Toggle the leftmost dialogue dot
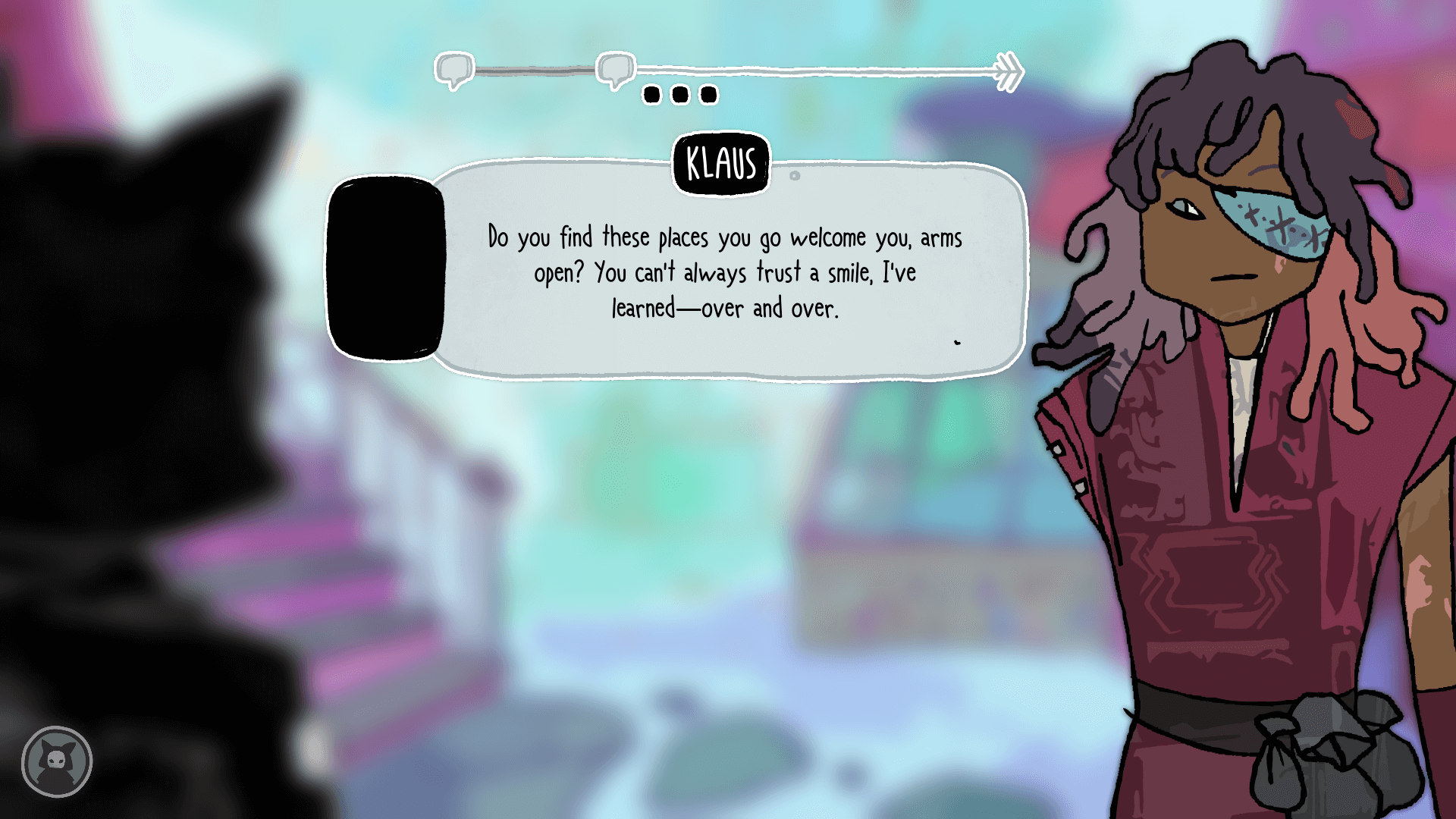This screenshot has width=1456, height=819. (x=652, y=94)
